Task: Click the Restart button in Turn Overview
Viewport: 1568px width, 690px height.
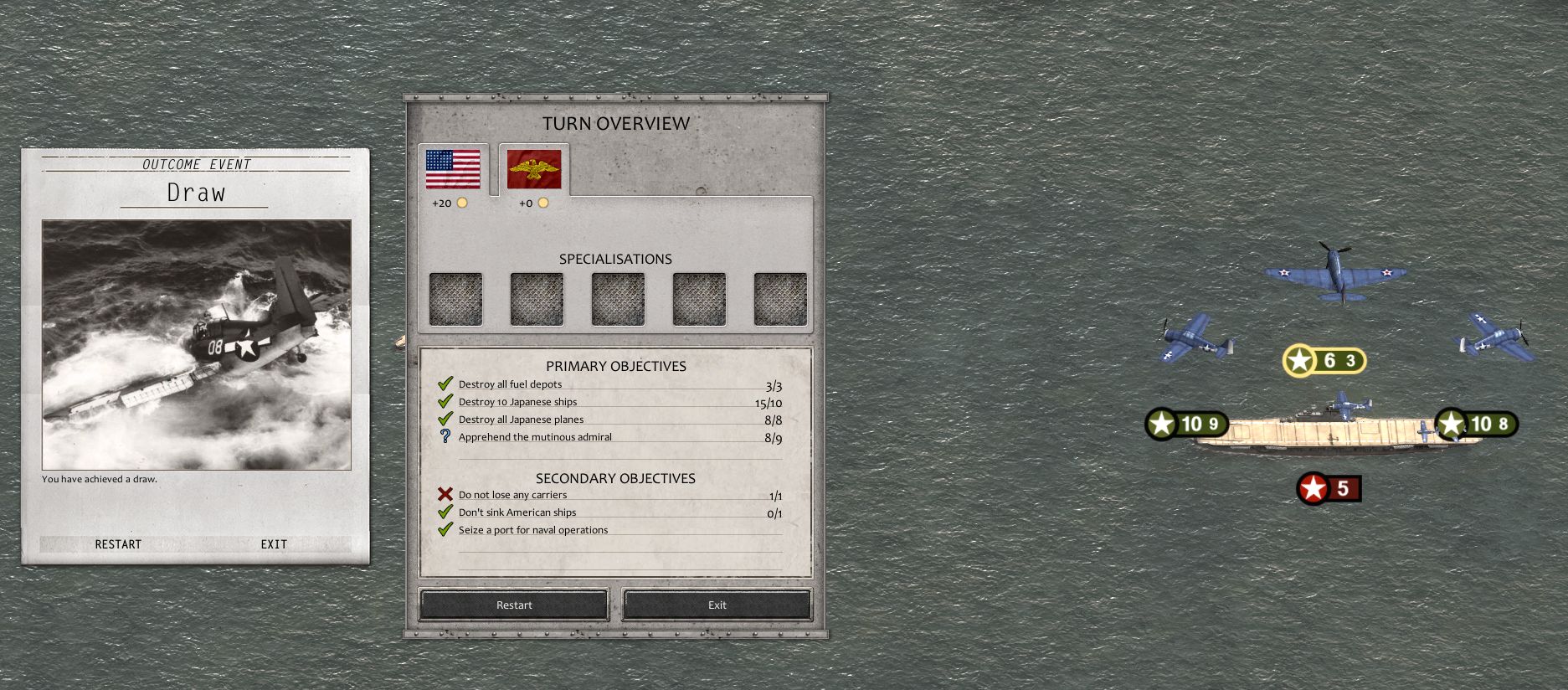Action: tap(514, 605)
